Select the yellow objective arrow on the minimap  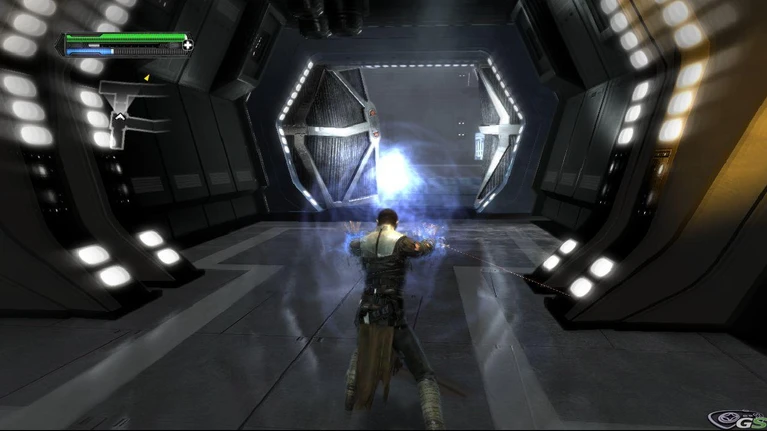coord(146,77)
